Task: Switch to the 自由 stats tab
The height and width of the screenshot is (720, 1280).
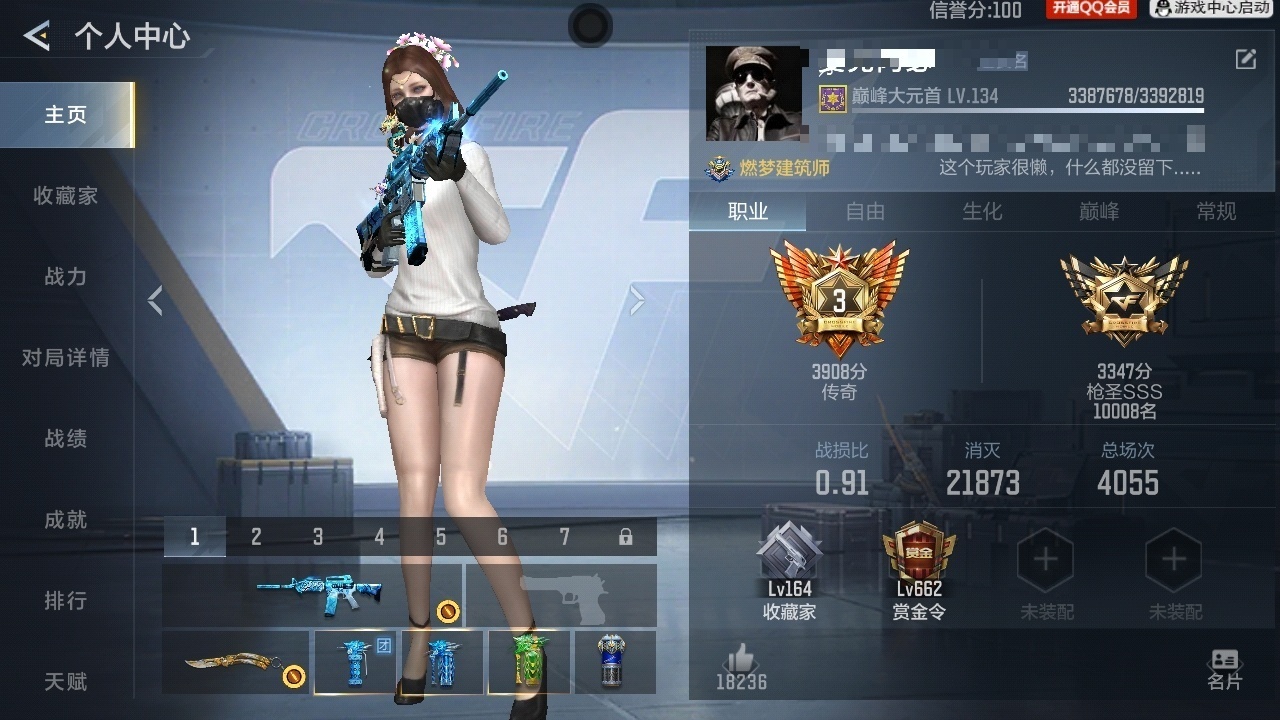Action: (865, 211)
